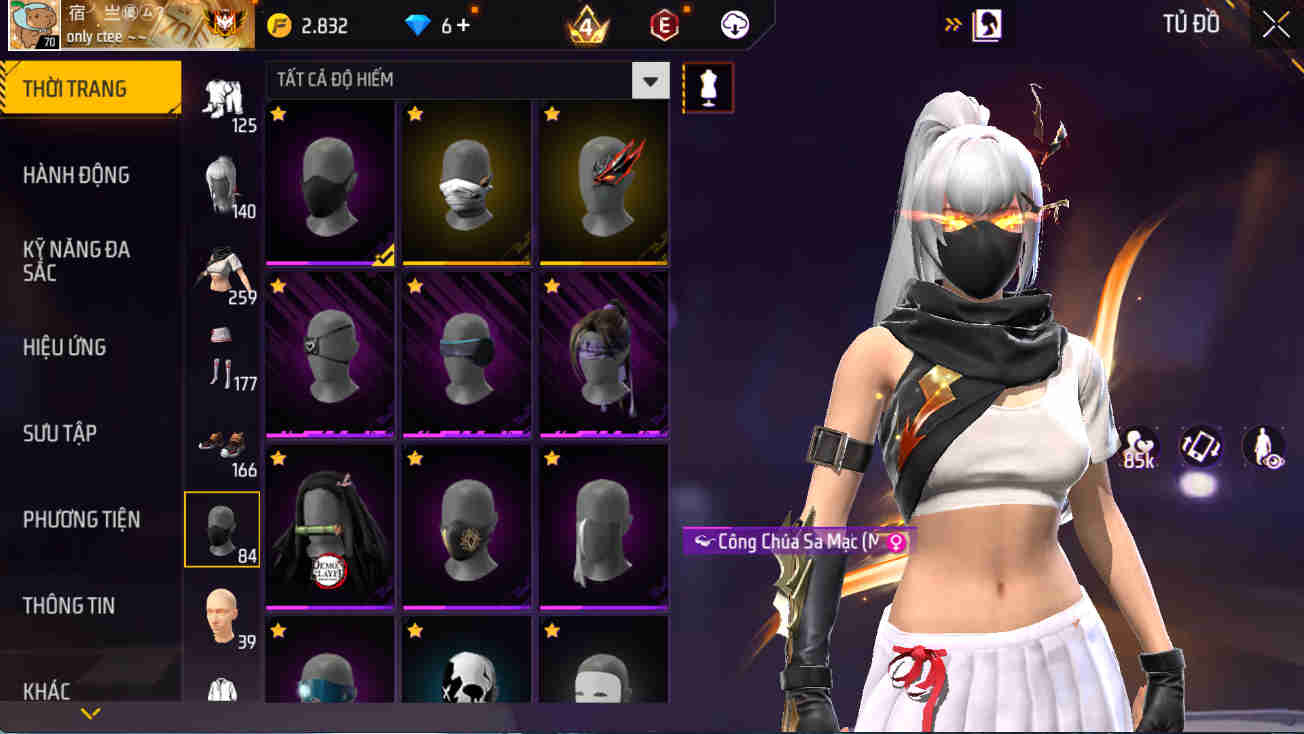1304x734 pixels.
Task: Click the download cloud icon in top bar
Action: click(x=736, y=25)
